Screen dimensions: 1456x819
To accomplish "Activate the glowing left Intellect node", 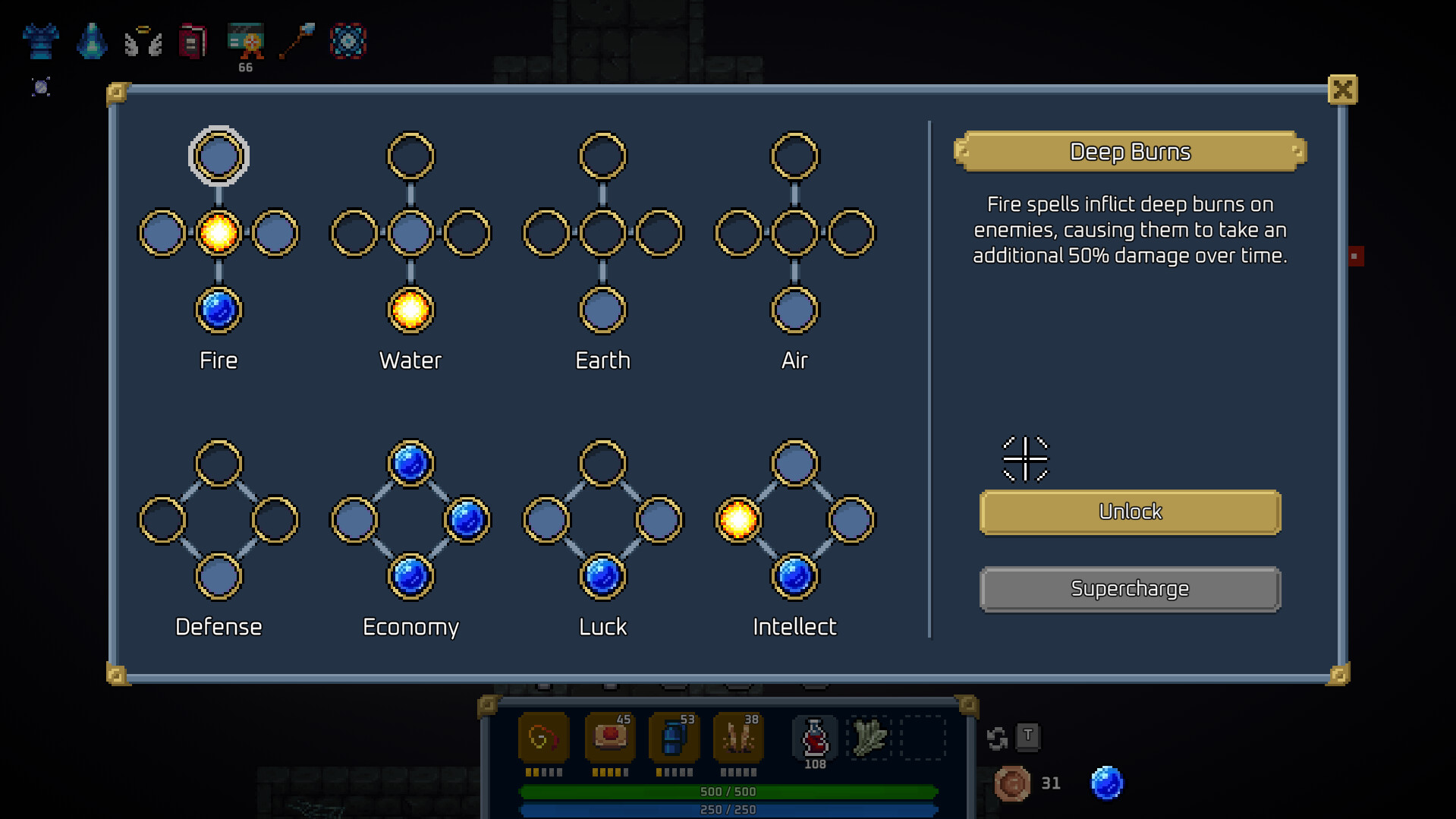I will (x=737, y=519).
